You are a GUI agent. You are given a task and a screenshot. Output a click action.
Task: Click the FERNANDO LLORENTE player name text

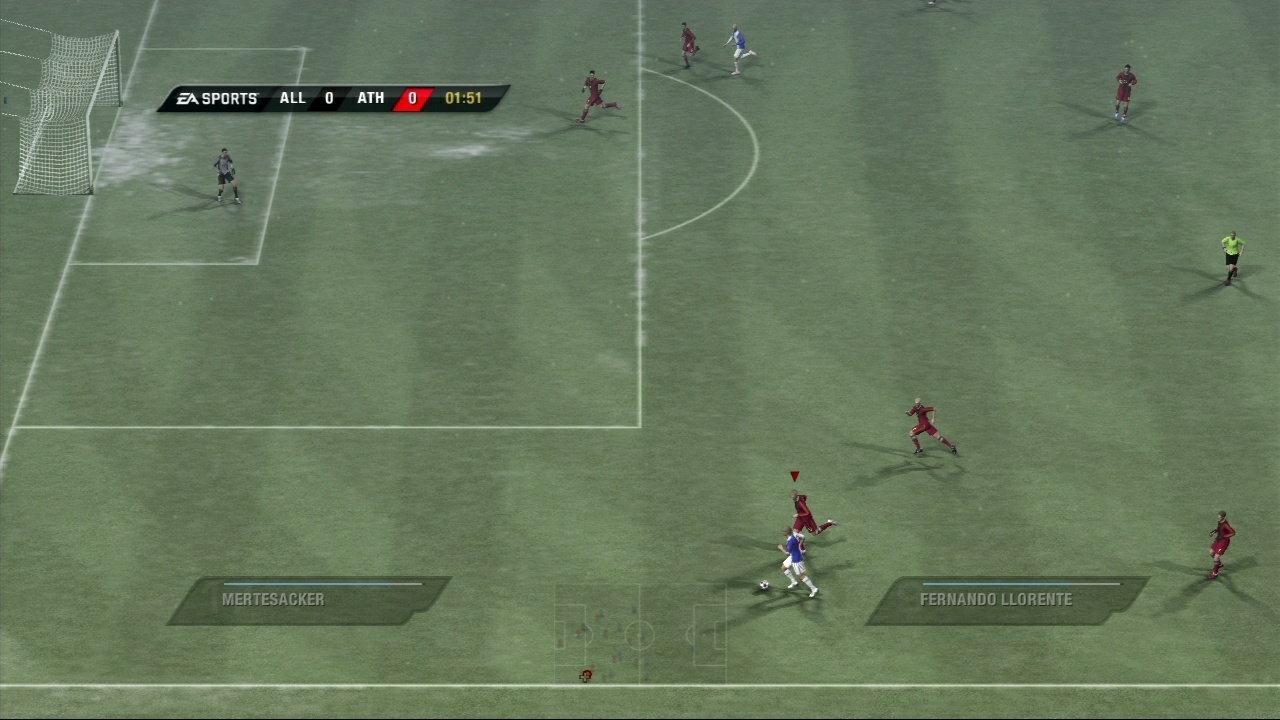995,600
